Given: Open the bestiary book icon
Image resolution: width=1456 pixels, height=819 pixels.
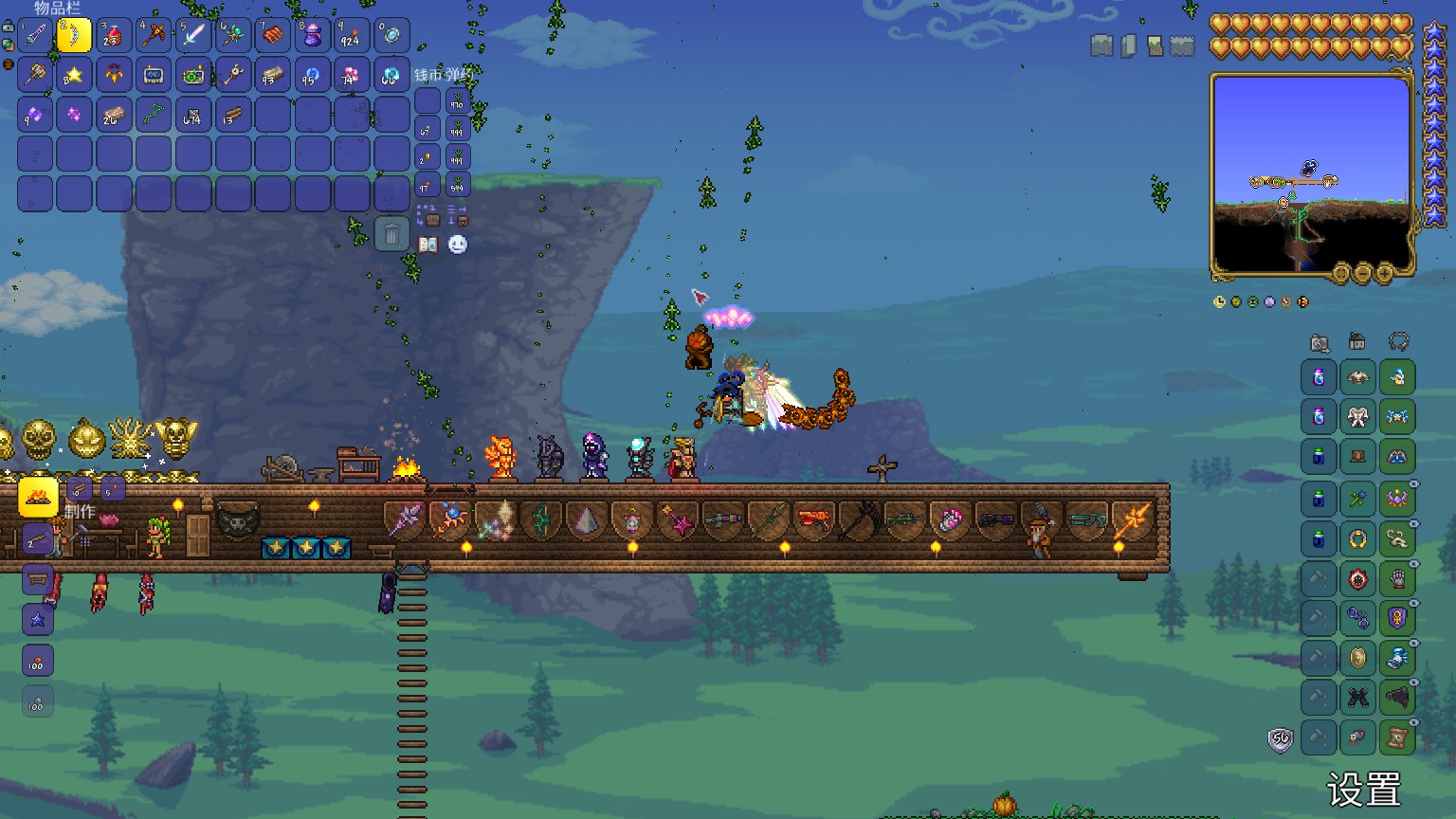Looking at the screenshot, I should (428, 245).
